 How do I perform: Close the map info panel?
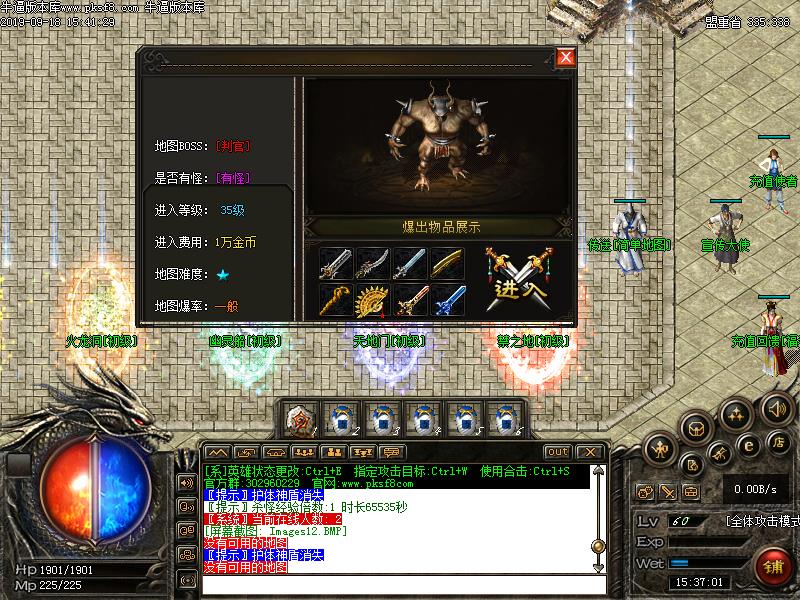[x=565, y=57]
